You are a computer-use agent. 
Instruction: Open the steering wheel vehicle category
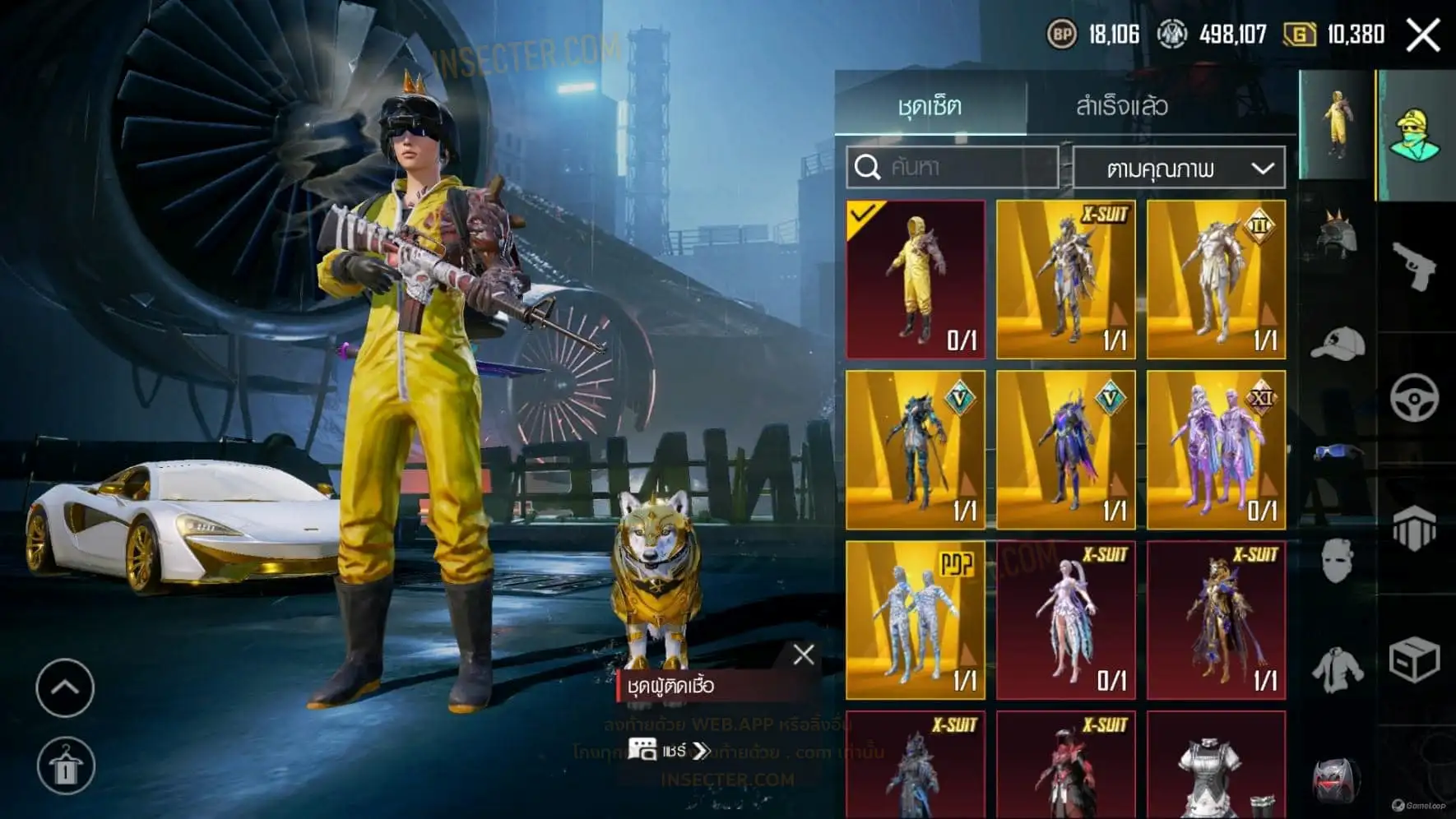[1415, 398]
